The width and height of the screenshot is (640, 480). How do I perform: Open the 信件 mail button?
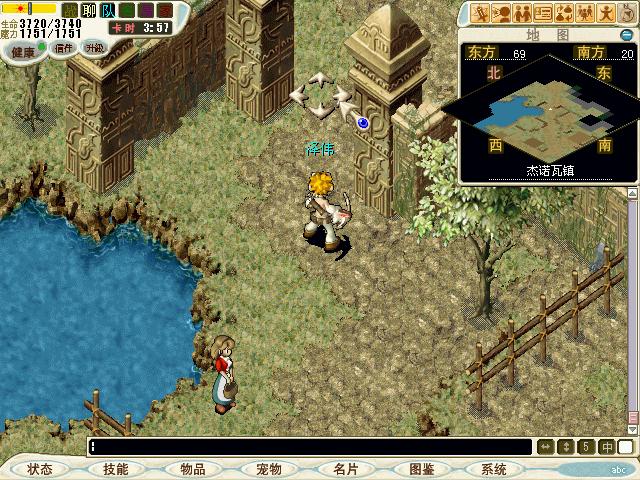(63, 47)
